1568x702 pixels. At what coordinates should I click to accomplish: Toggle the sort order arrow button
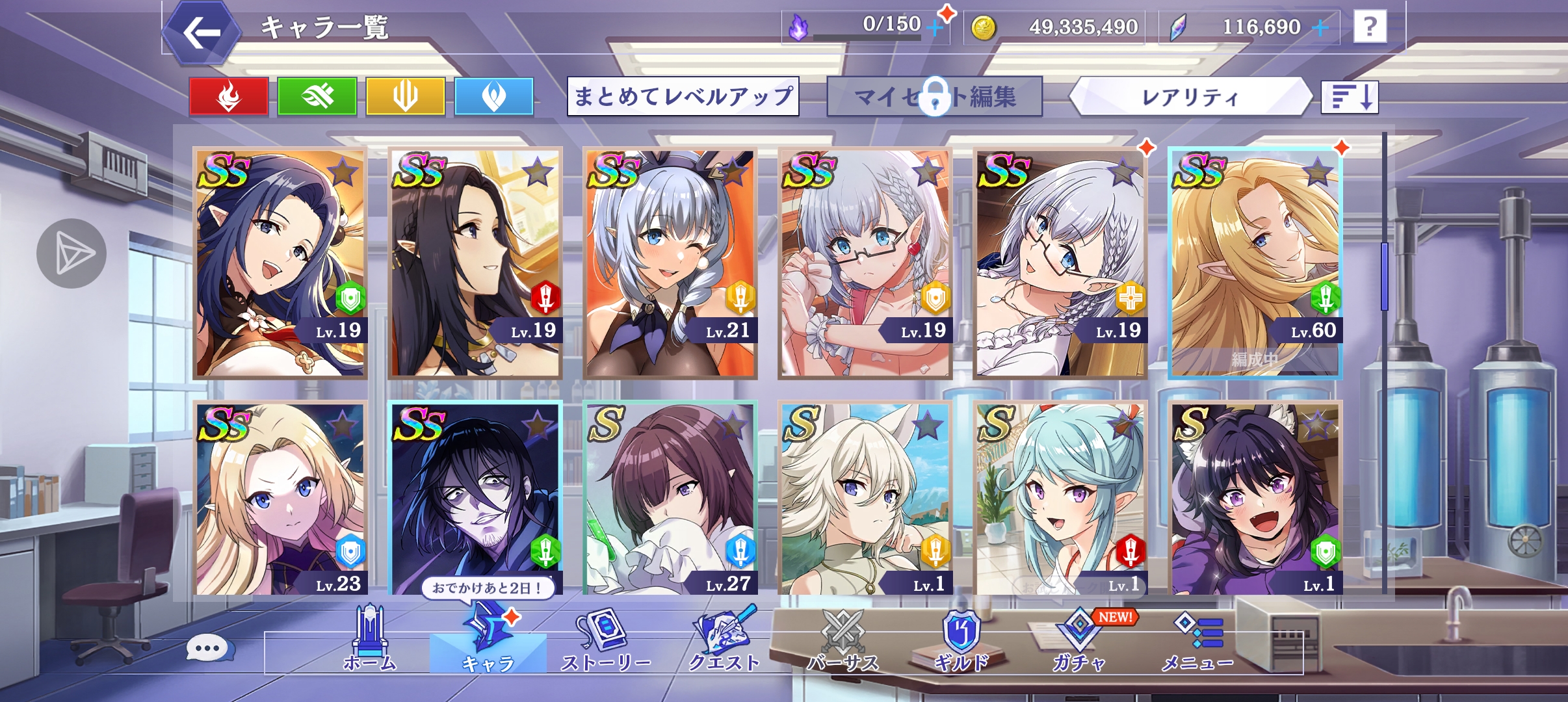coord(1350,97)
